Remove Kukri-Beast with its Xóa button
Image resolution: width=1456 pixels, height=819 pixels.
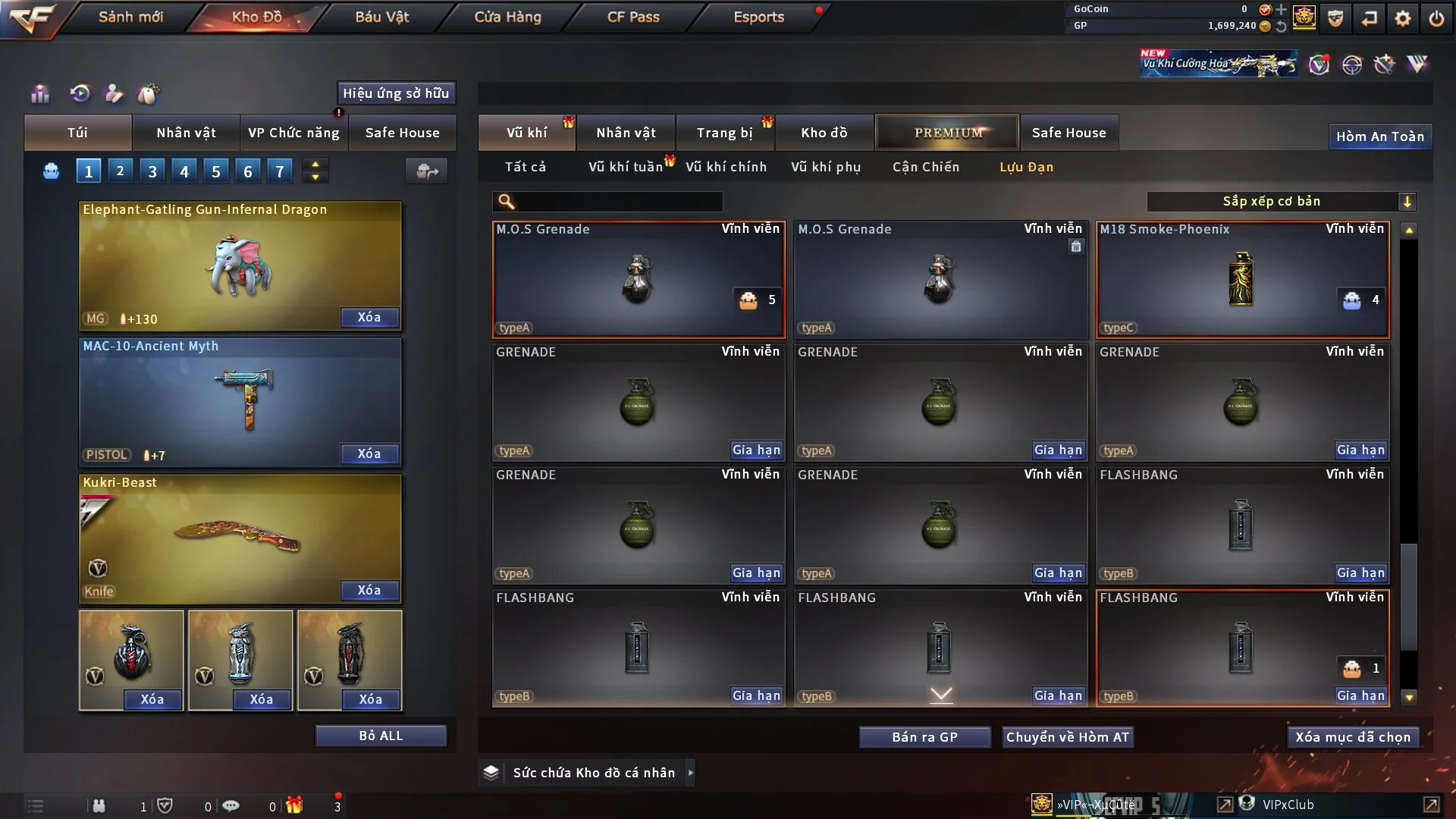click(369, 590)
